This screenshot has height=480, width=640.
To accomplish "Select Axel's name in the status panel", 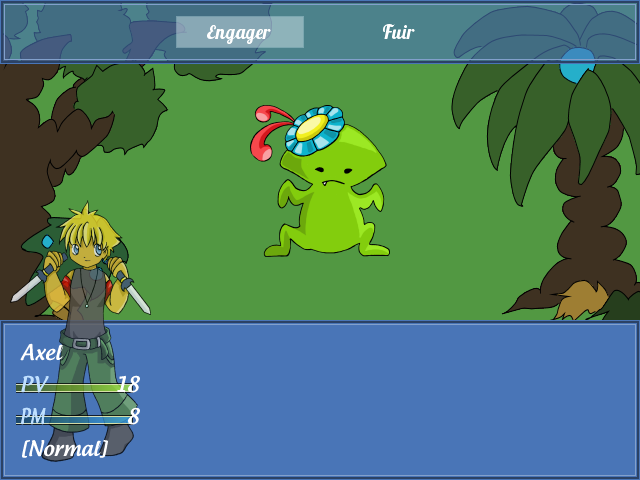I will 42,352.
